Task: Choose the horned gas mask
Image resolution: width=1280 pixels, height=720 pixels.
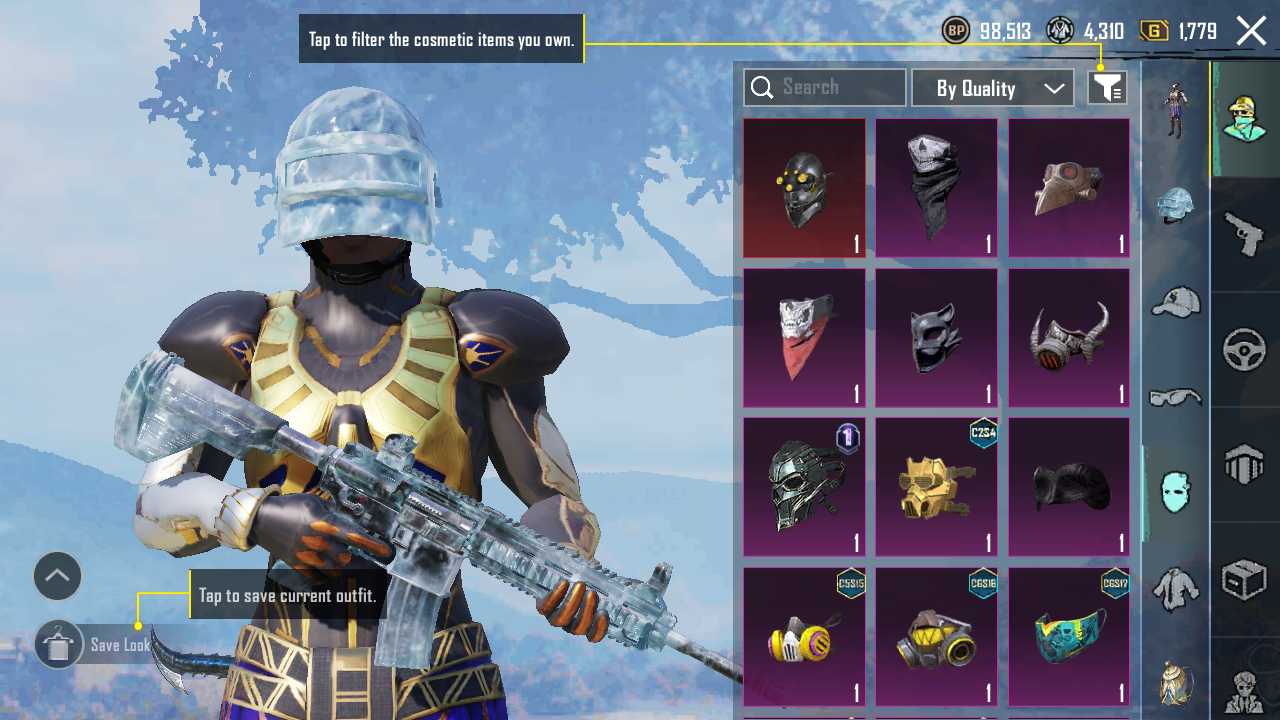Action: pos(1068,338)
